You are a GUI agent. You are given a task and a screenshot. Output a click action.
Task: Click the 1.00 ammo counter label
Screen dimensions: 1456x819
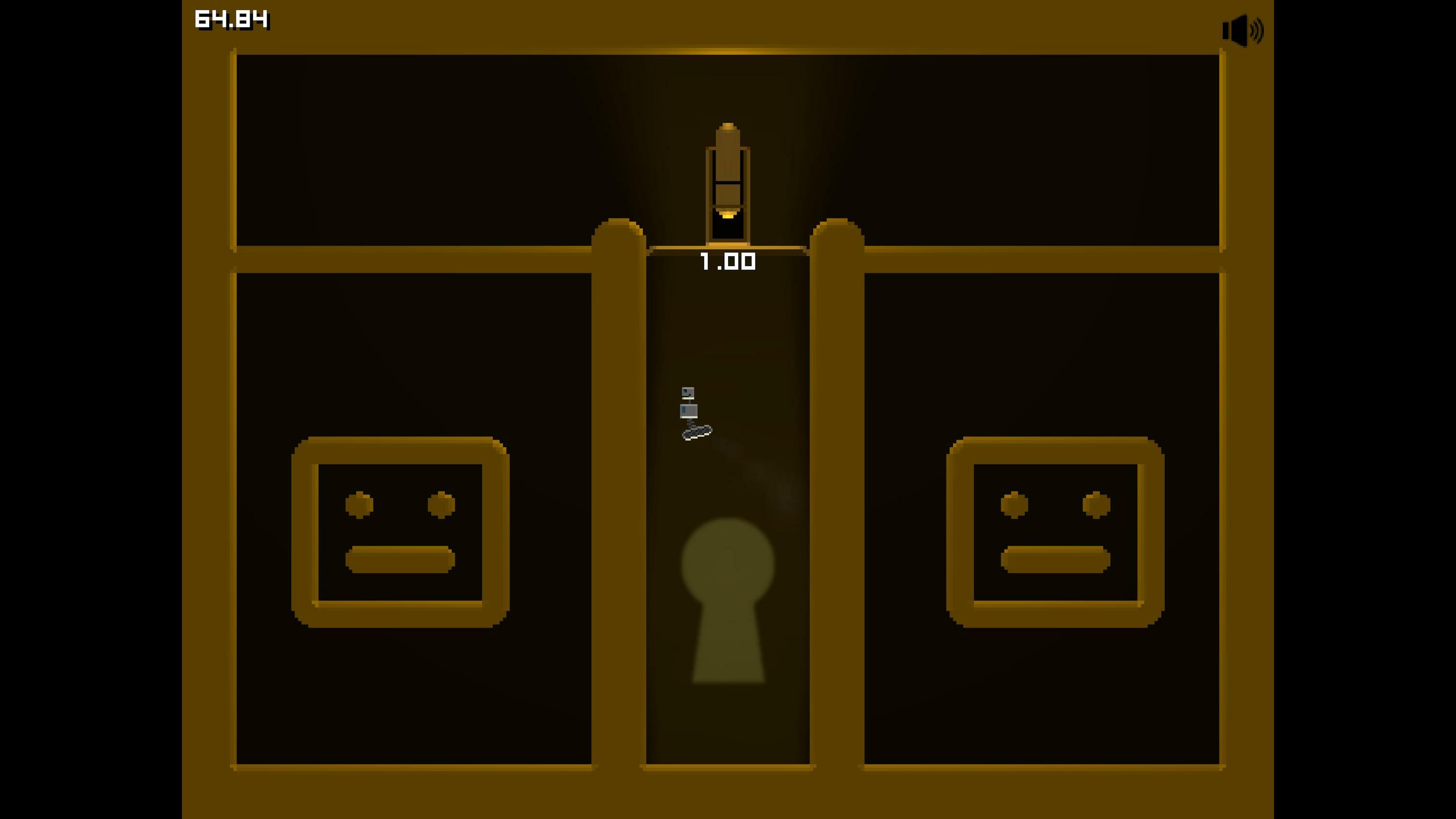coord(728,261)
